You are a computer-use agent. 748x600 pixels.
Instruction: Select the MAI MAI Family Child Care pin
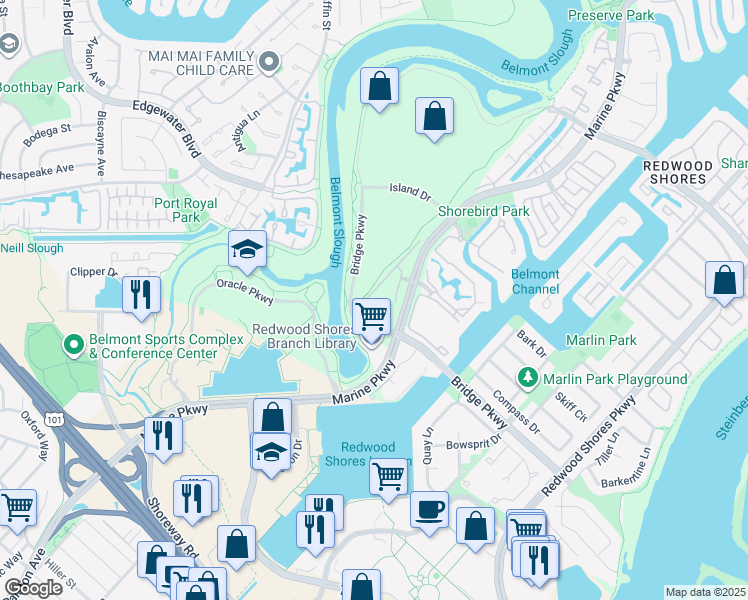tap(268, 62)
